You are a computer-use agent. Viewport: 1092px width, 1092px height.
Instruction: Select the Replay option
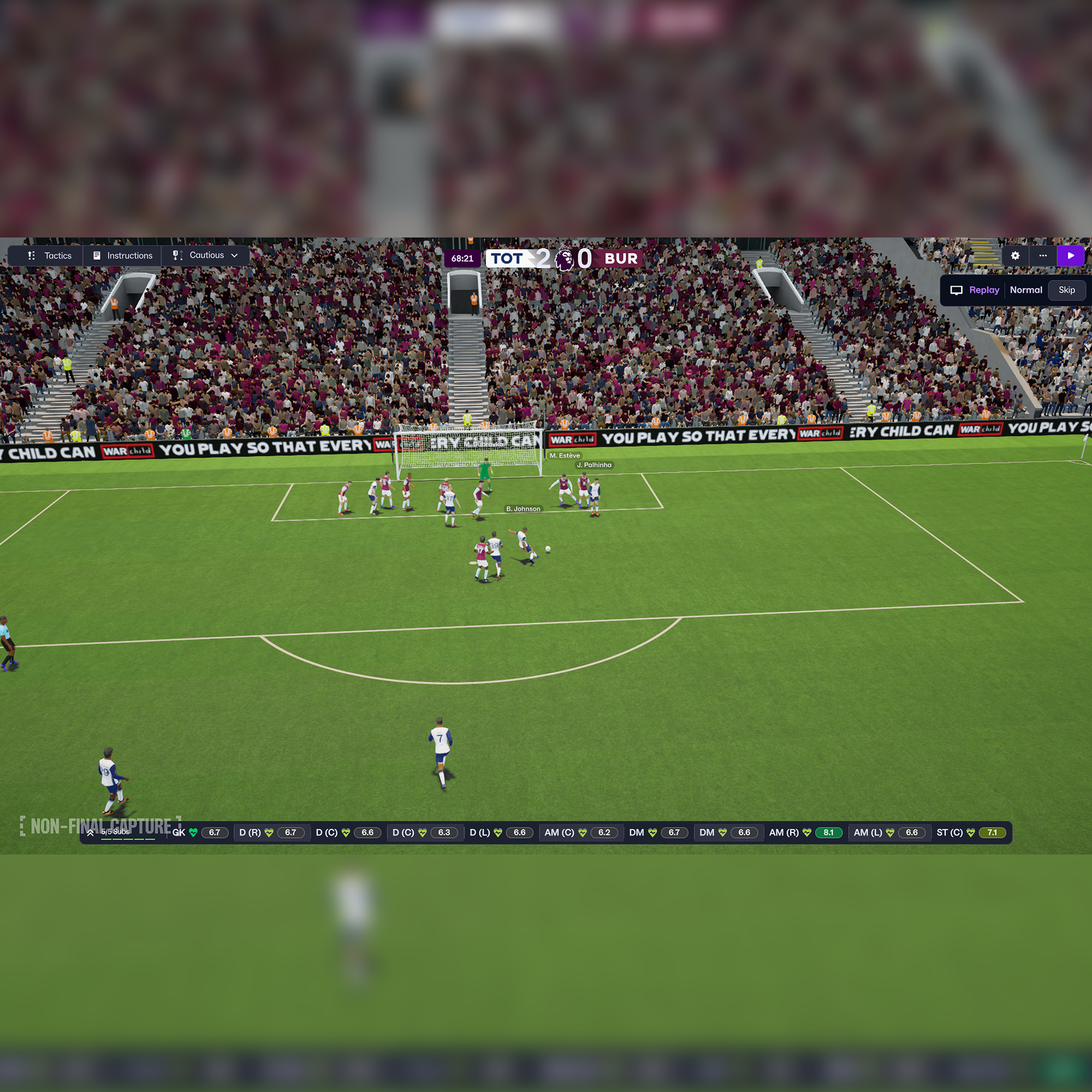pos(976,290)
